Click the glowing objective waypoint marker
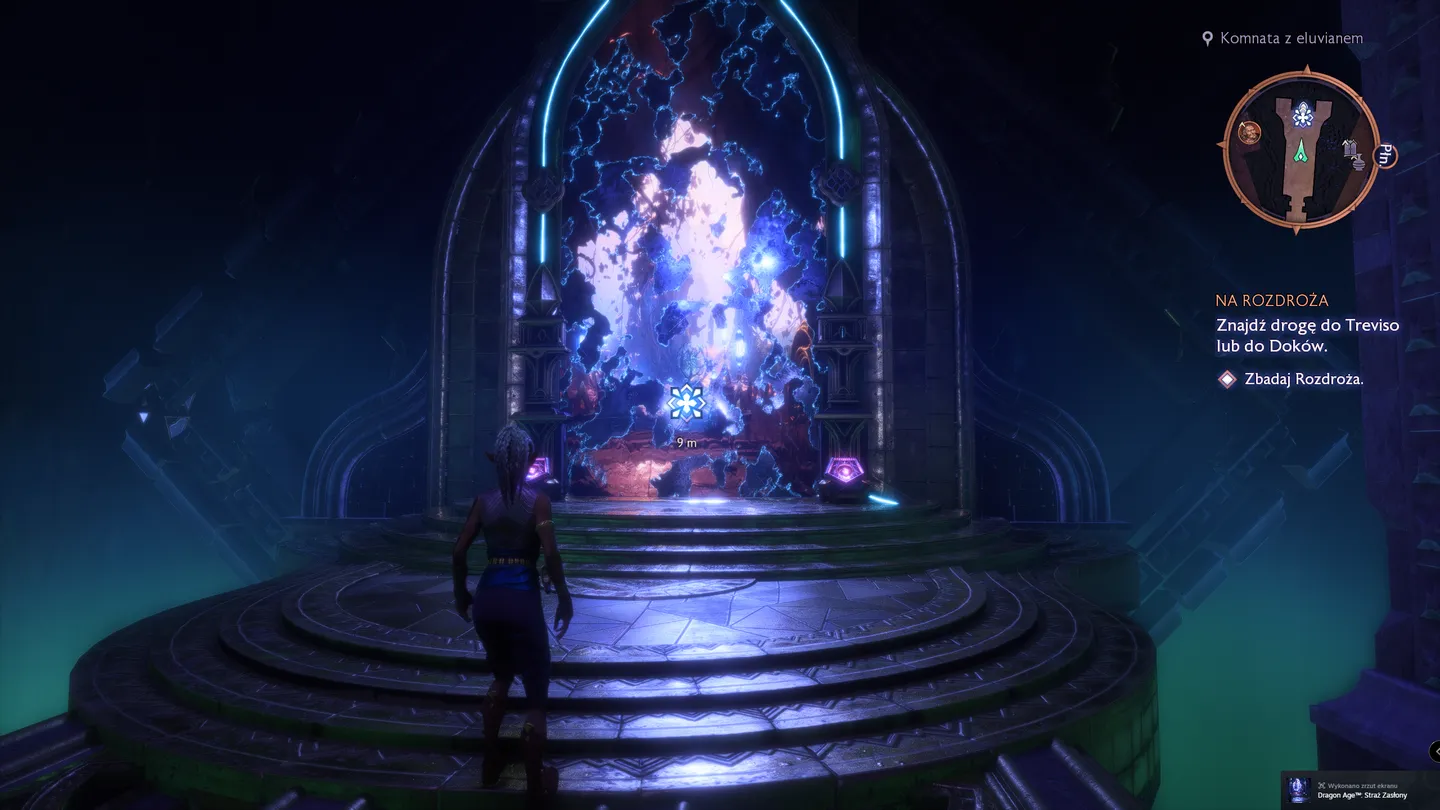This screenshot has width=1440, height=810. click(687, 402)
